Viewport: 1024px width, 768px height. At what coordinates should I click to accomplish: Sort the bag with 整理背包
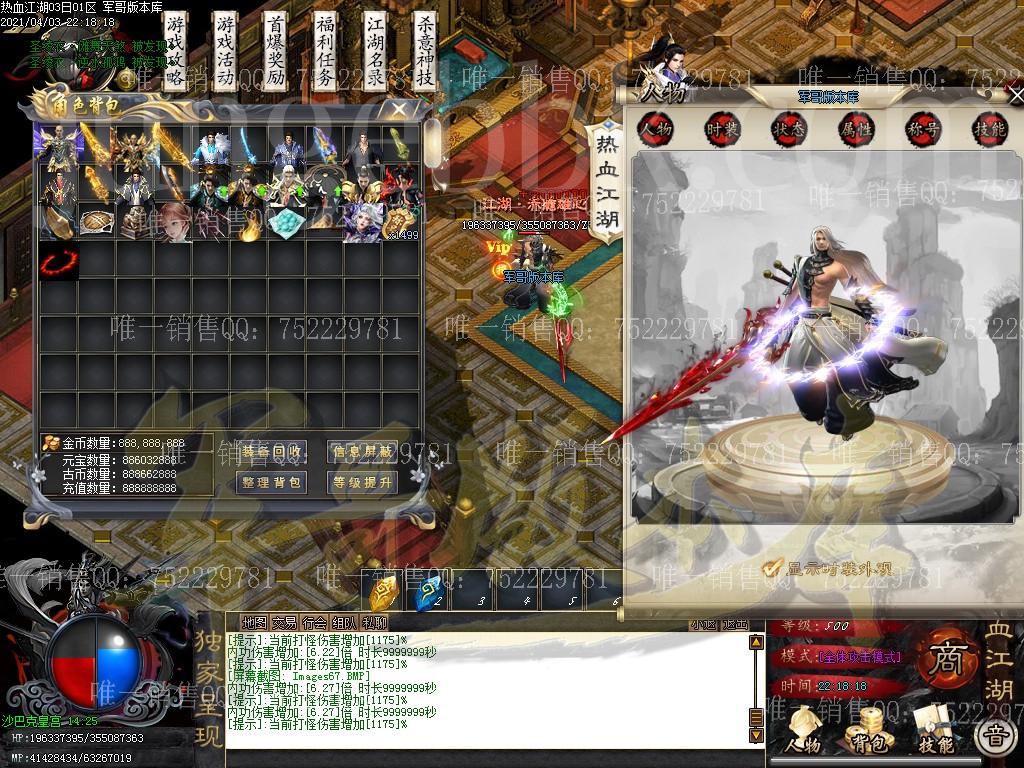coord(272,482)
